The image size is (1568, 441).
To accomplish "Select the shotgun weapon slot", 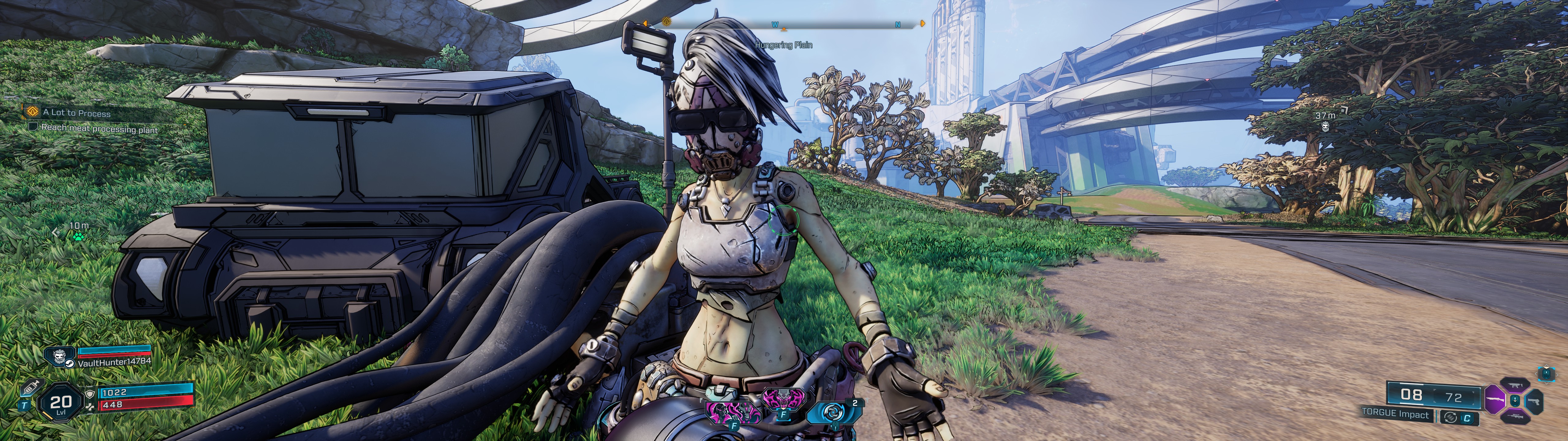I will 1495,400.
